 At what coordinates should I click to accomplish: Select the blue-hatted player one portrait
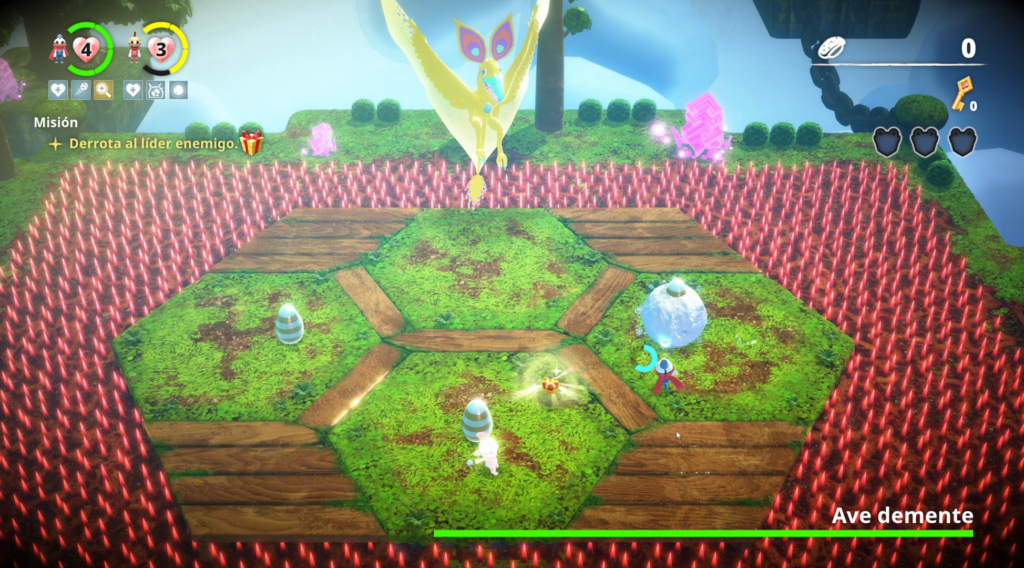(x=59, y=48)
